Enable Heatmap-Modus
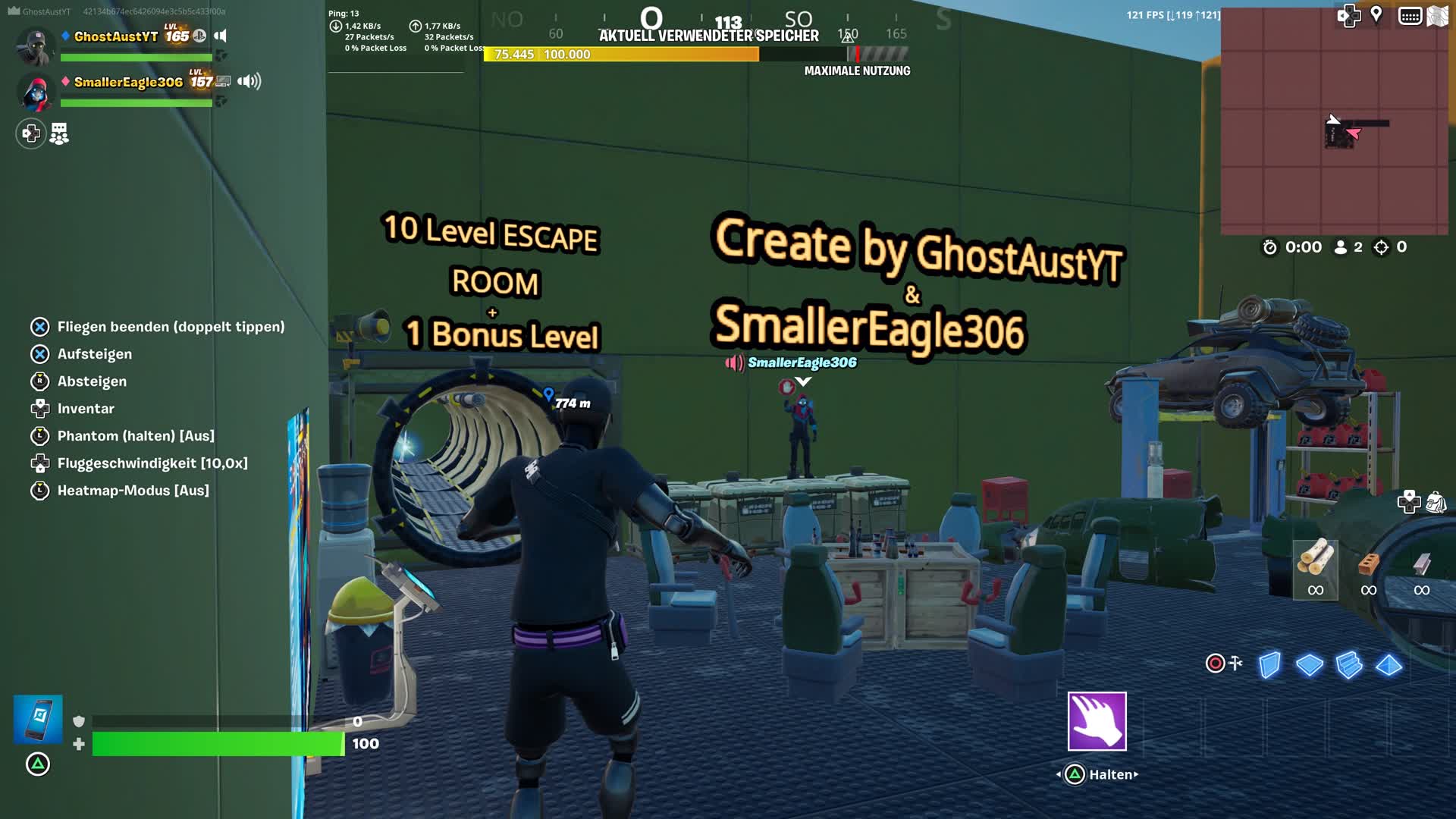This screenshot has height=819, width=1456. click(x=132, y=490)
